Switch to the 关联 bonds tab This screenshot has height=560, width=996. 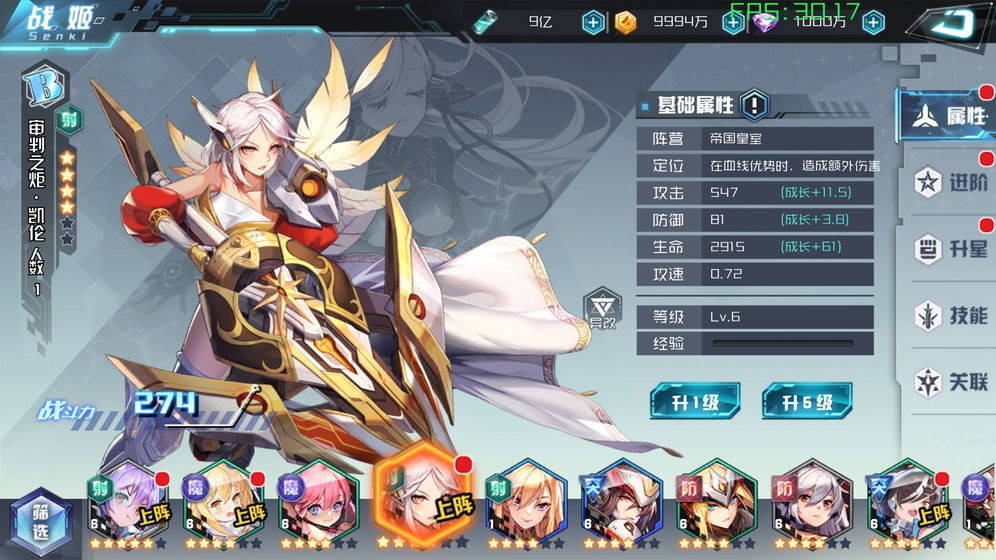tap(951, 381)
